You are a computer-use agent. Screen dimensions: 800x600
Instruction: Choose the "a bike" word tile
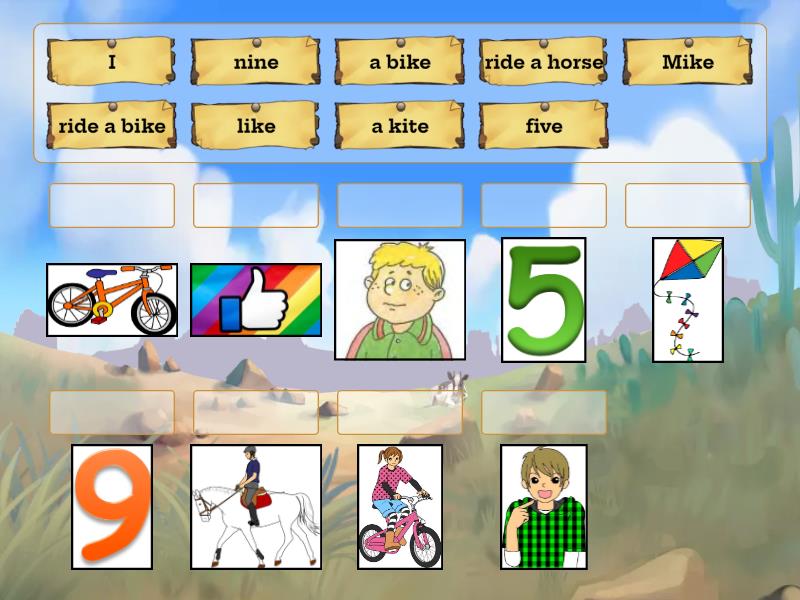pos(400,62)
